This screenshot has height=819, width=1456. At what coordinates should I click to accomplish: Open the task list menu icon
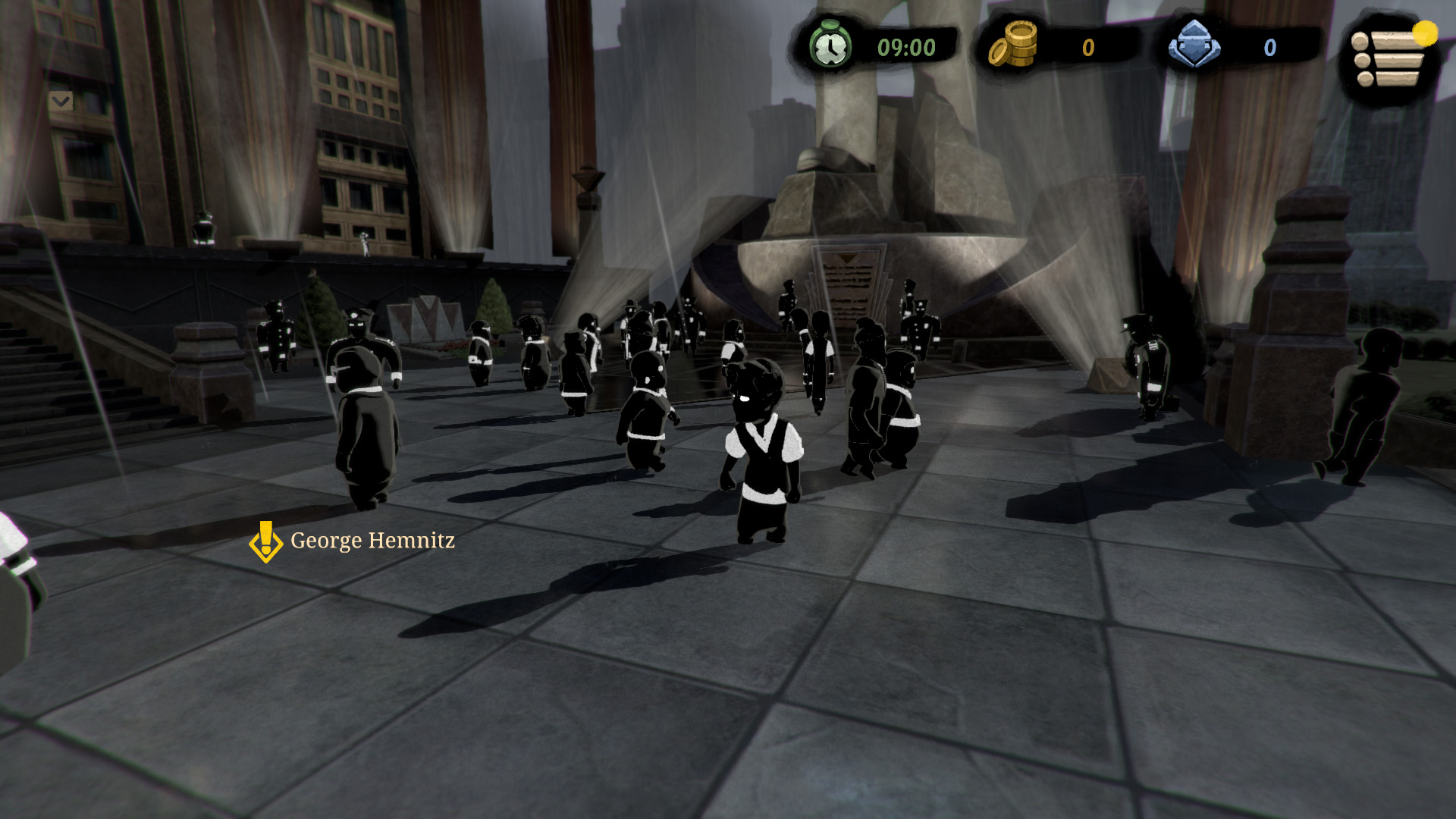(x=1389, y=58)
